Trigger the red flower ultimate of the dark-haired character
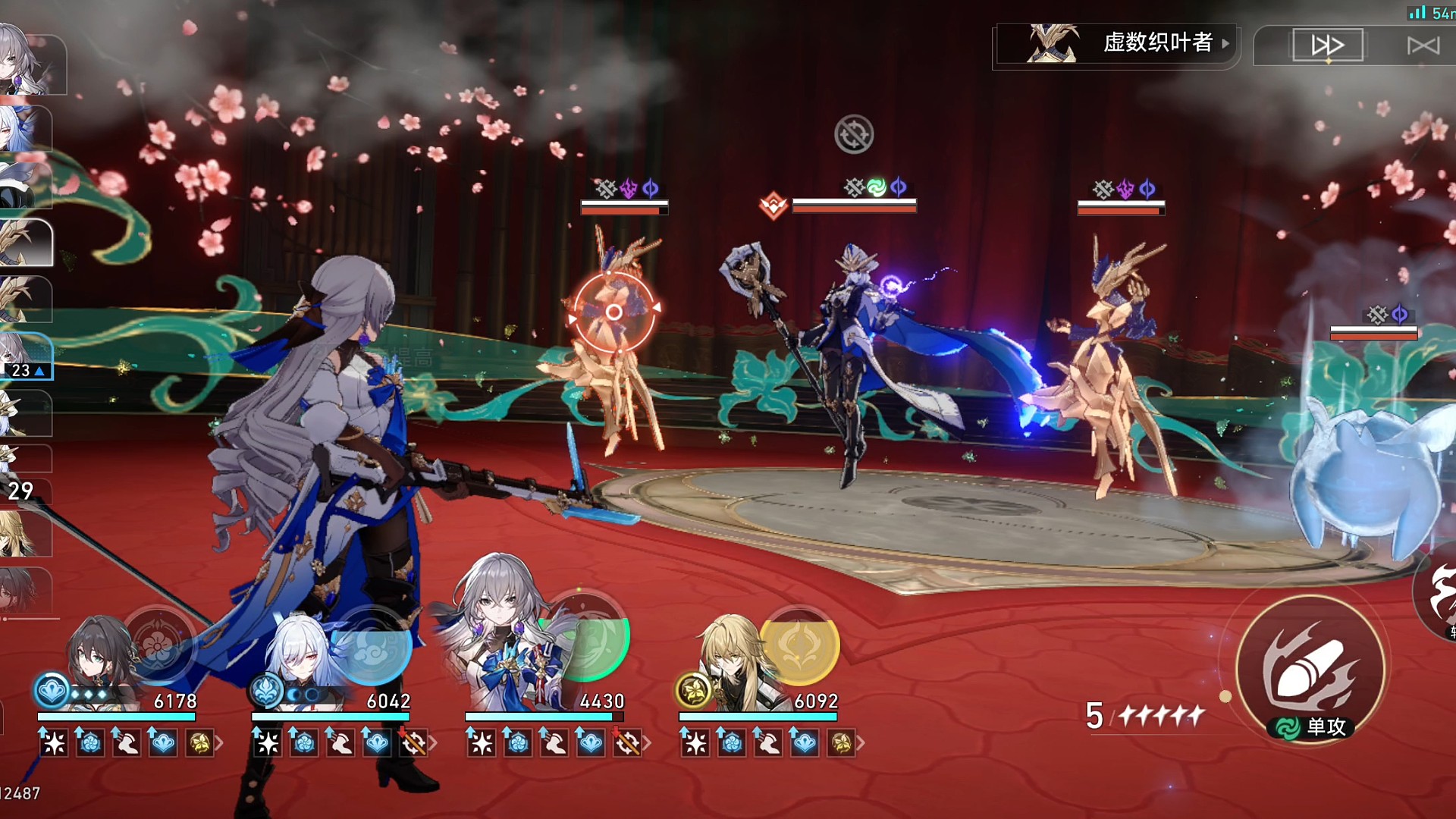This screenshot has width=1456, height=819. (158, 645)
